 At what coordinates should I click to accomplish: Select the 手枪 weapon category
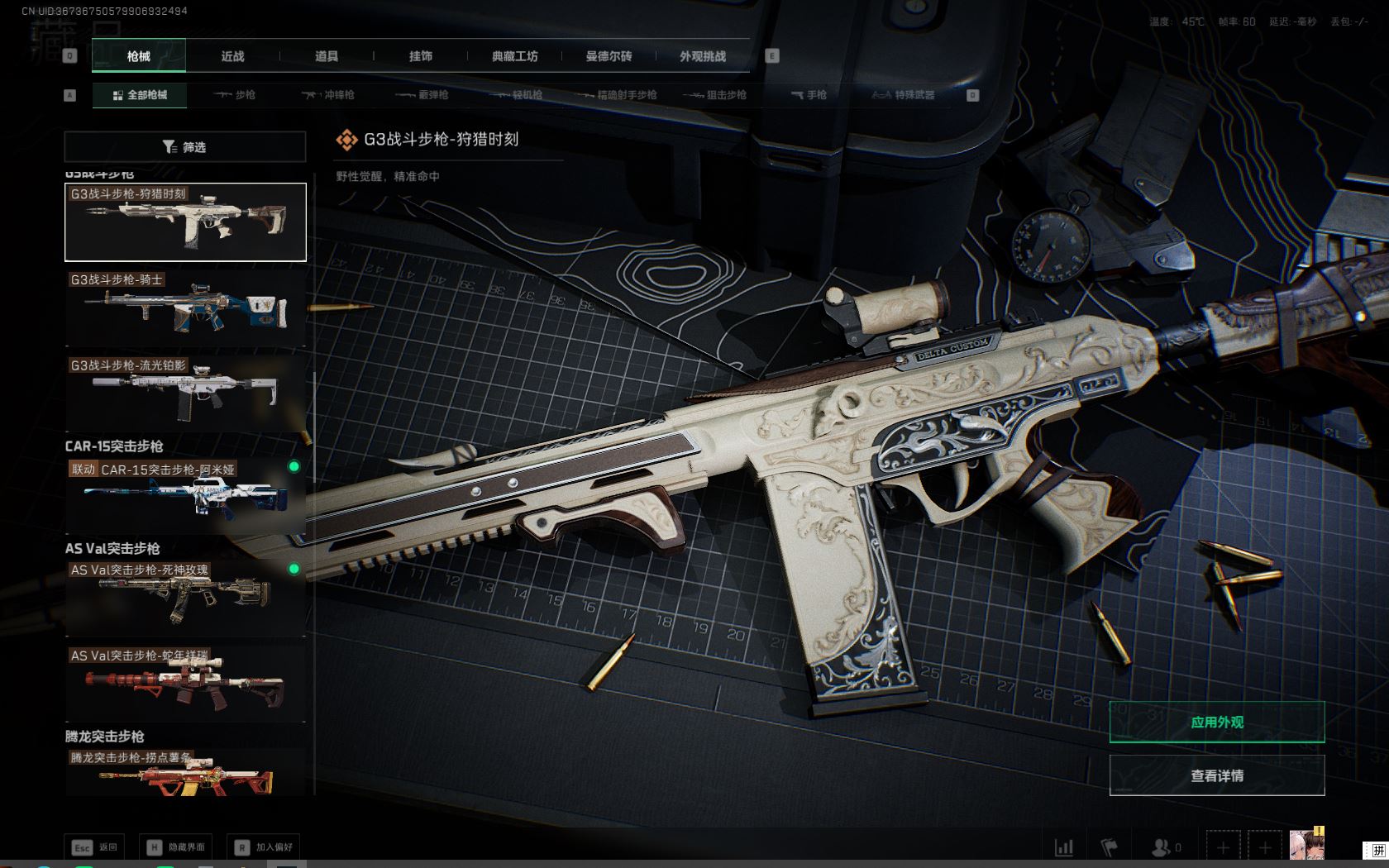tap(809, 95)
